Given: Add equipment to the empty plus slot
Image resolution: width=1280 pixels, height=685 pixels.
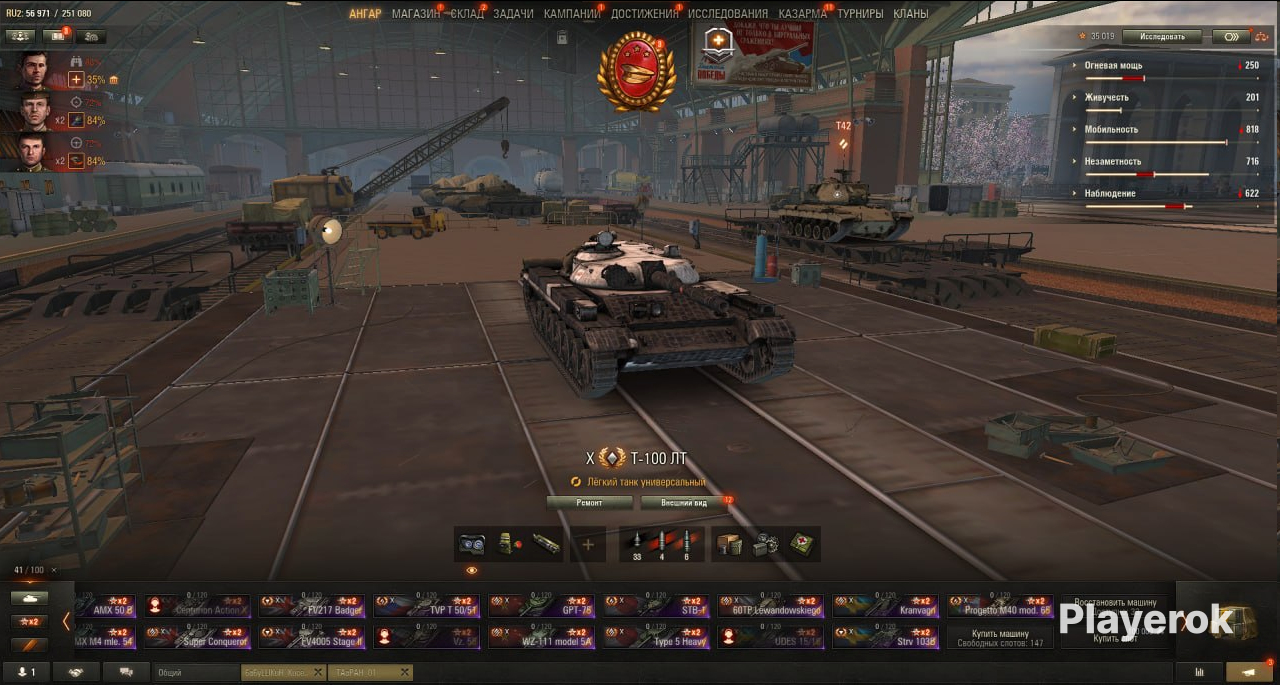Looking at the screenshot, I should 588,544.
